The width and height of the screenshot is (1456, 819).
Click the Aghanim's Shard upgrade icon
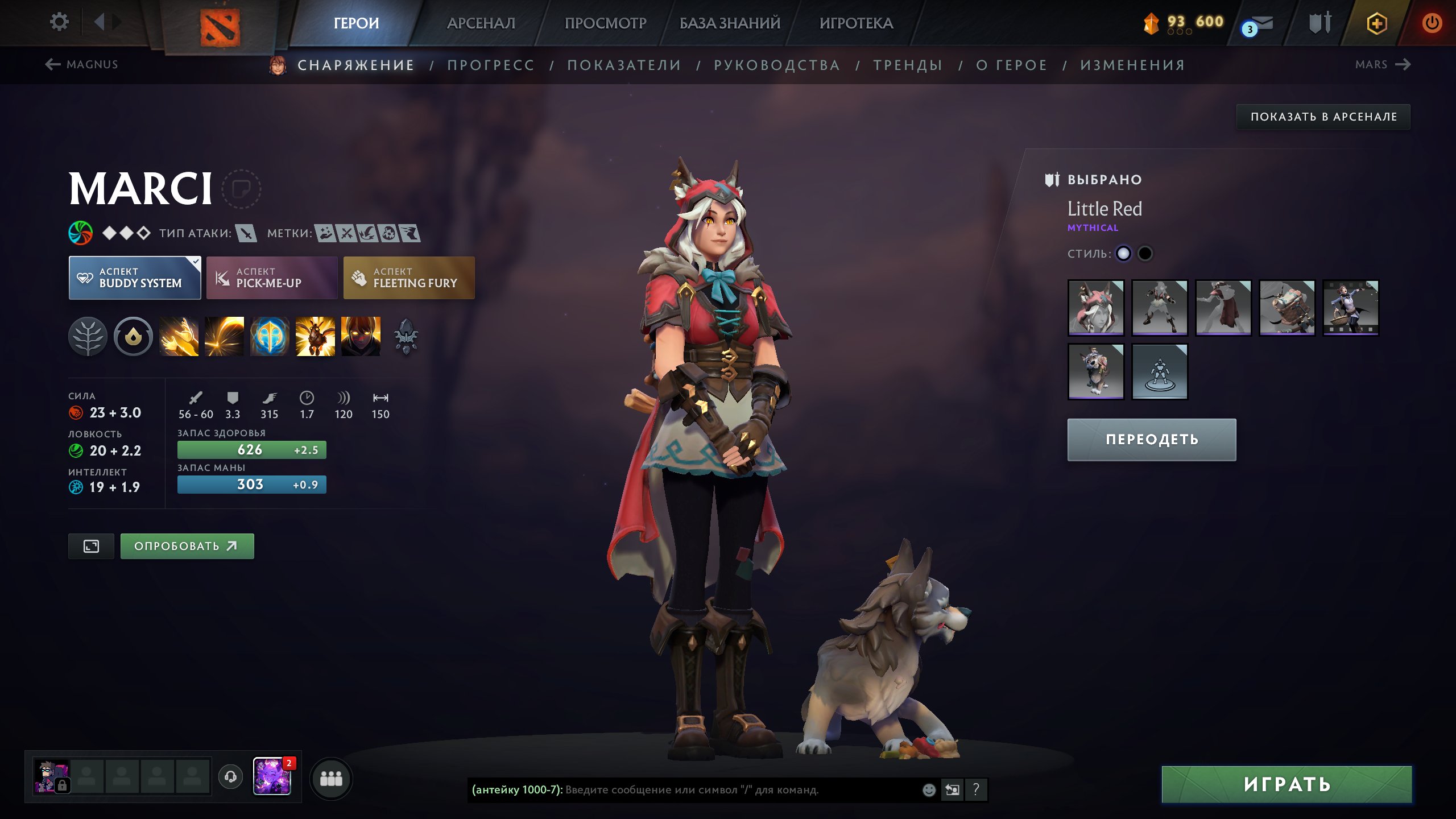click(x=404, y=336)
